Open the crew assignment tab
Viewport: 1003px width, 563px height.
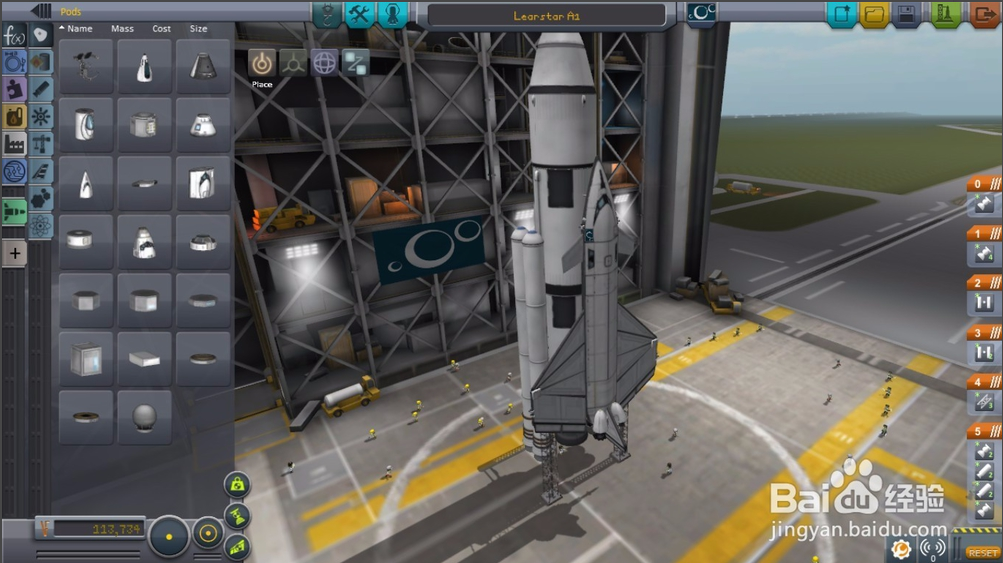394,15
